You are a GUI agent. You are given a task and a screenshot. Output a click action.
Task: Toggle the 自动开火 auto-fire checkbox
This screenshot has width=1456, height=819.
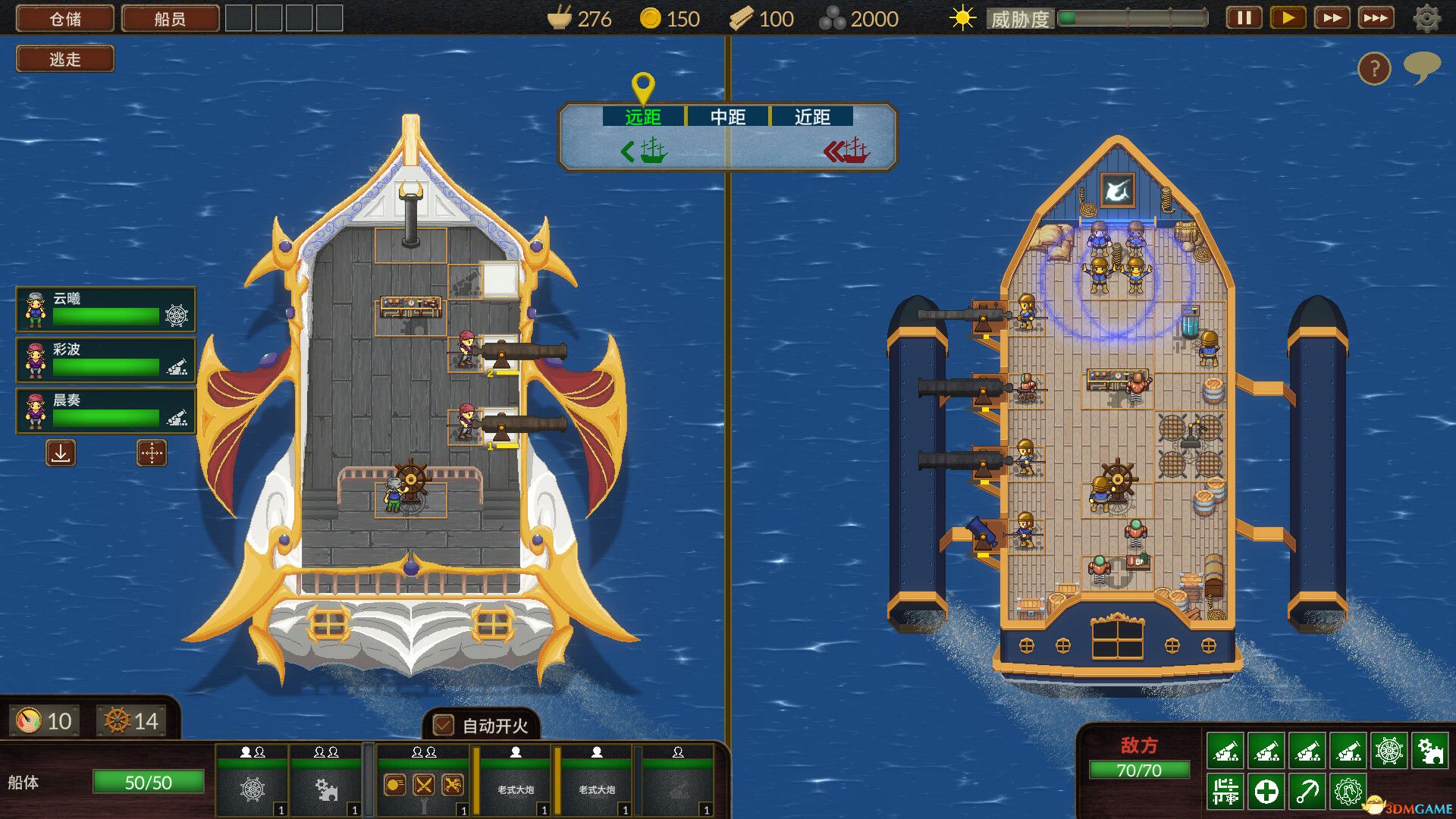click(443, 726)
